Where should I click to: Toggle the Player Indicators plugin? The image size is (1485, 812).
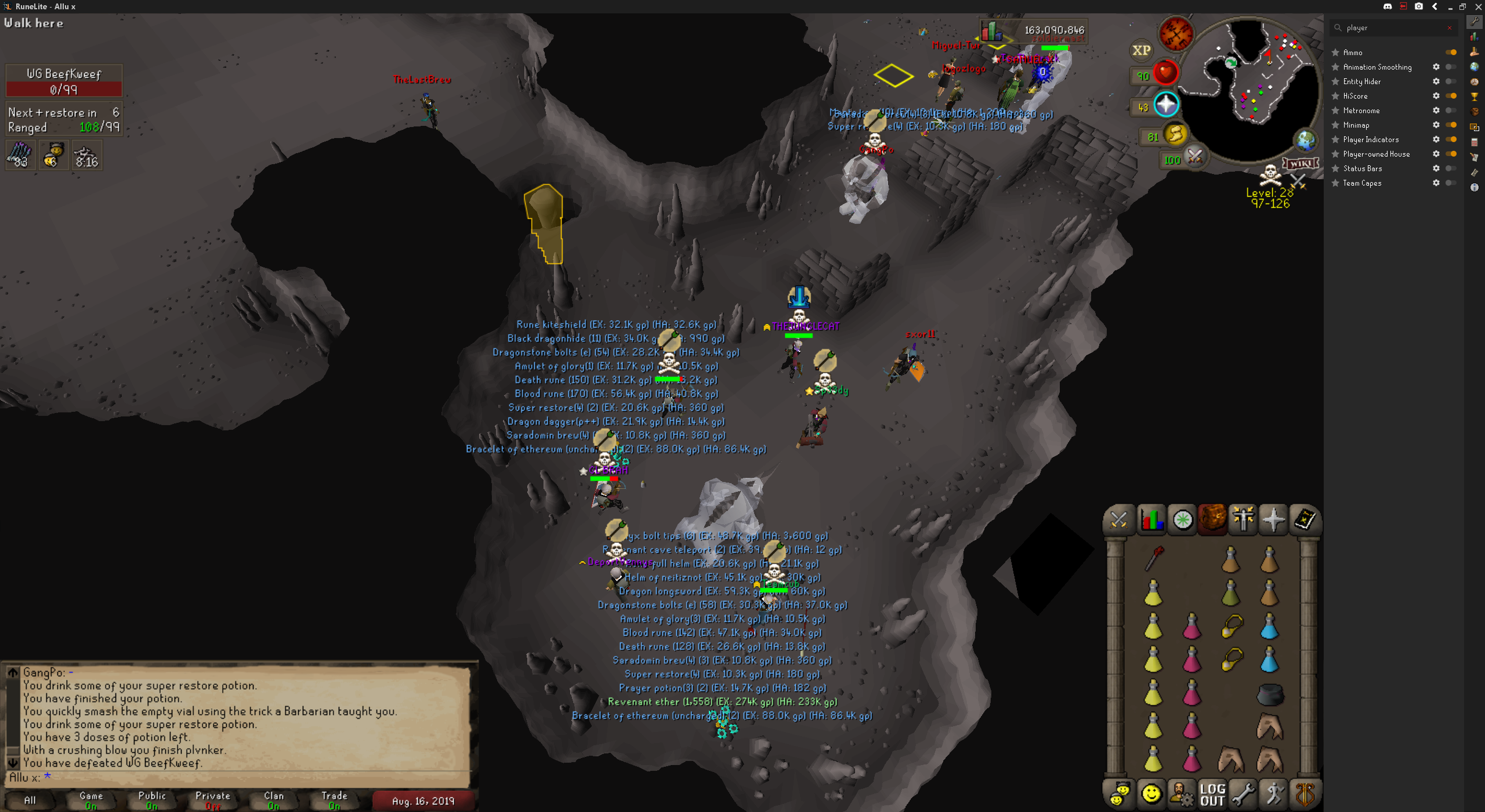tap(1451, 139)
